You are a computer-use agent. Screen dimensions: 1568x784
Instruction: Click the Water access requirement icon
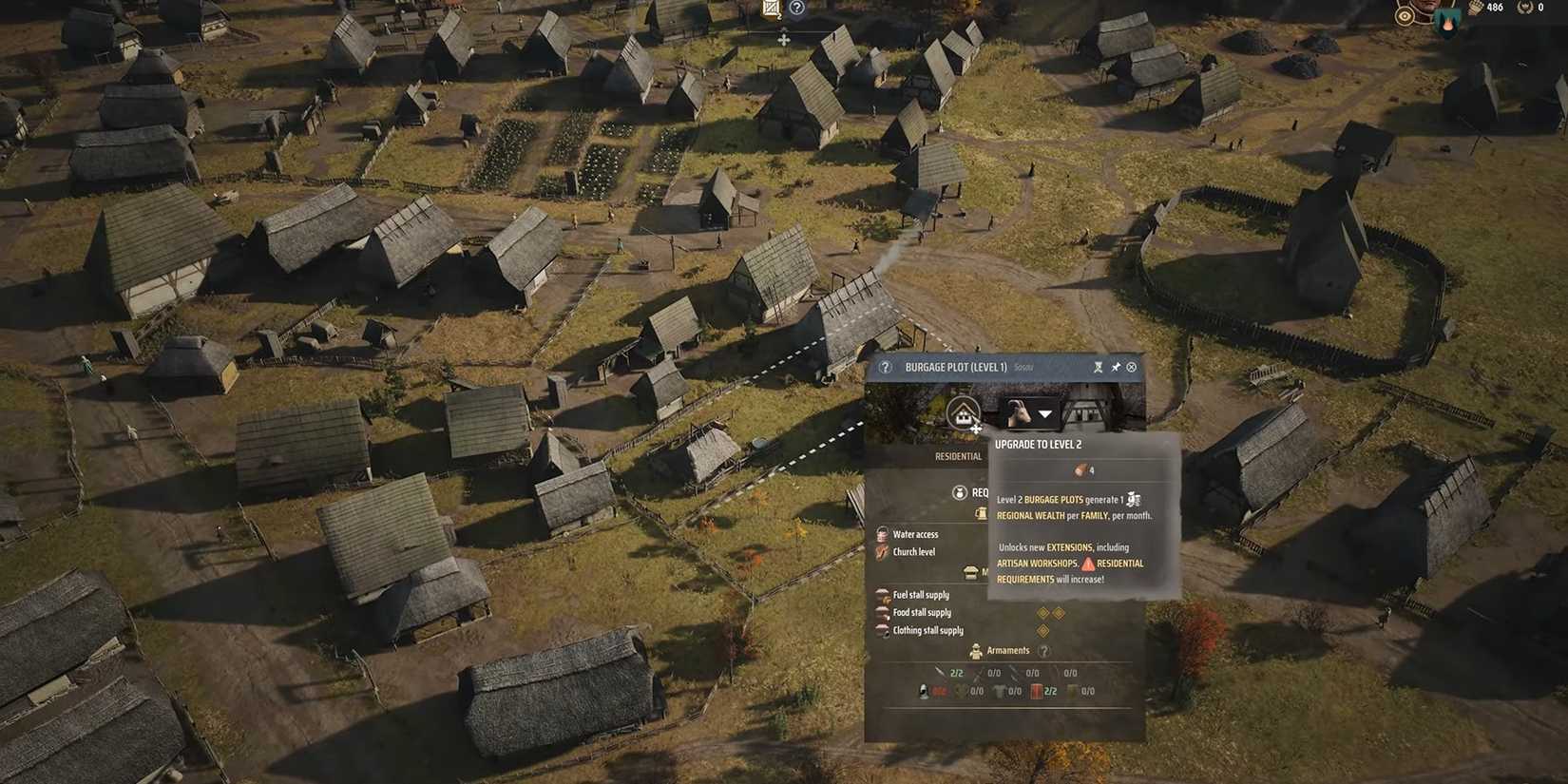(x=881, y=533)
